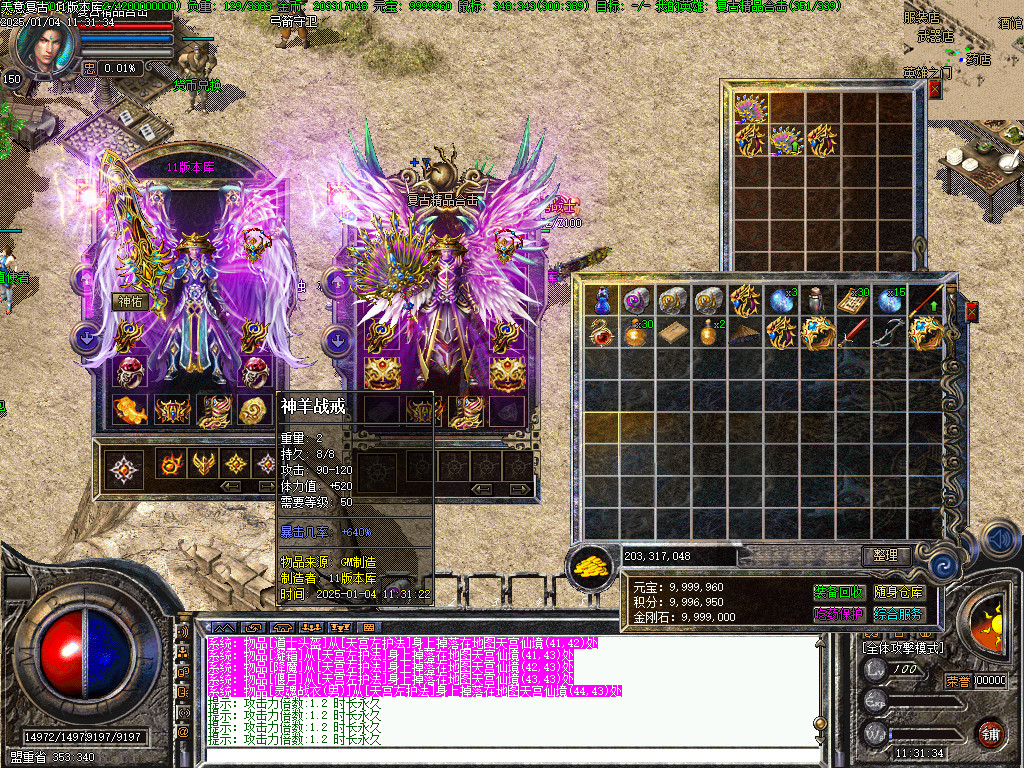Open the 随身仓库 portable warehouse

[898, 593]
